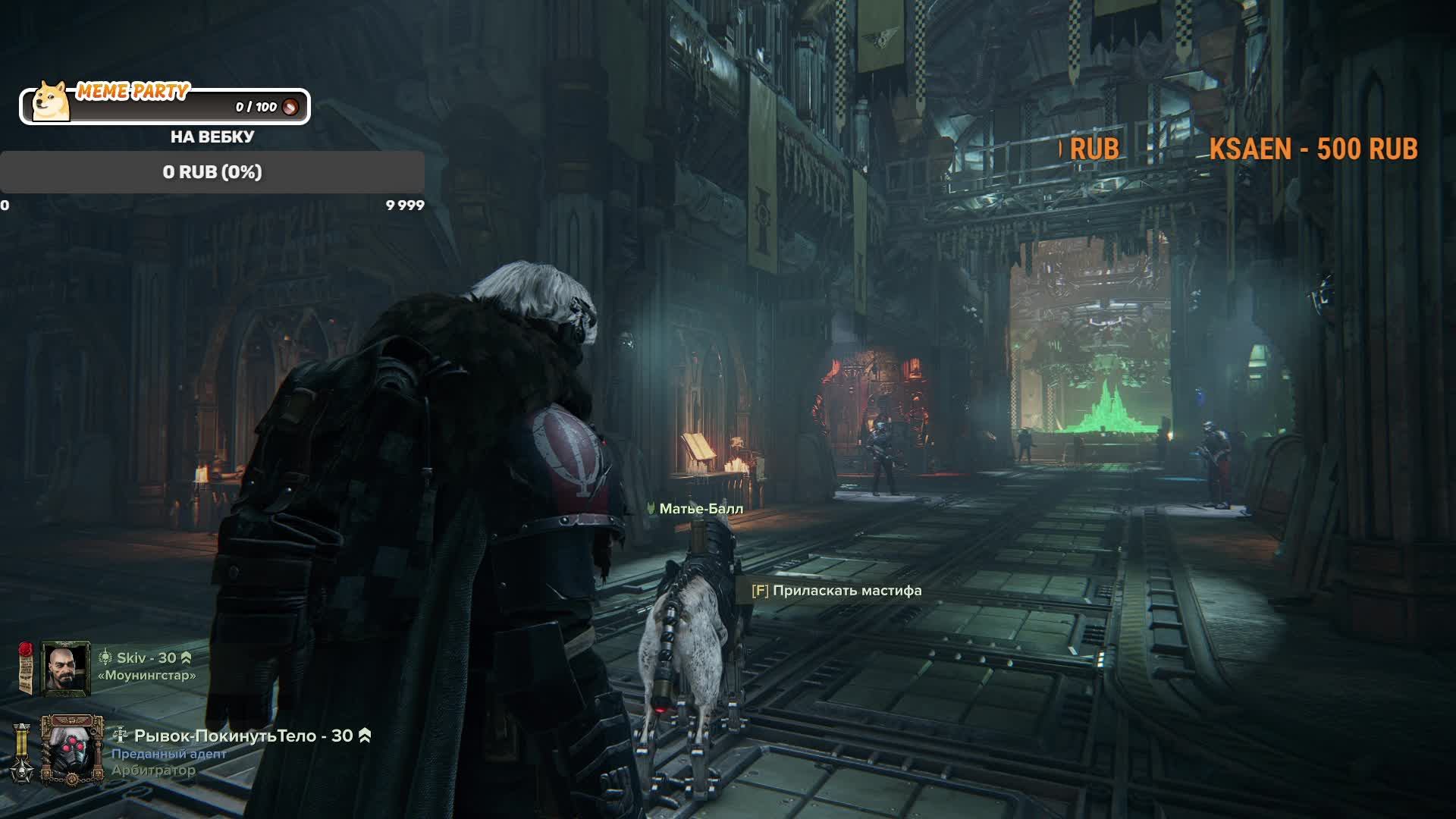Select Skiv's portrait in the party list
The image size is (1456, 819).
pos(65,668)
